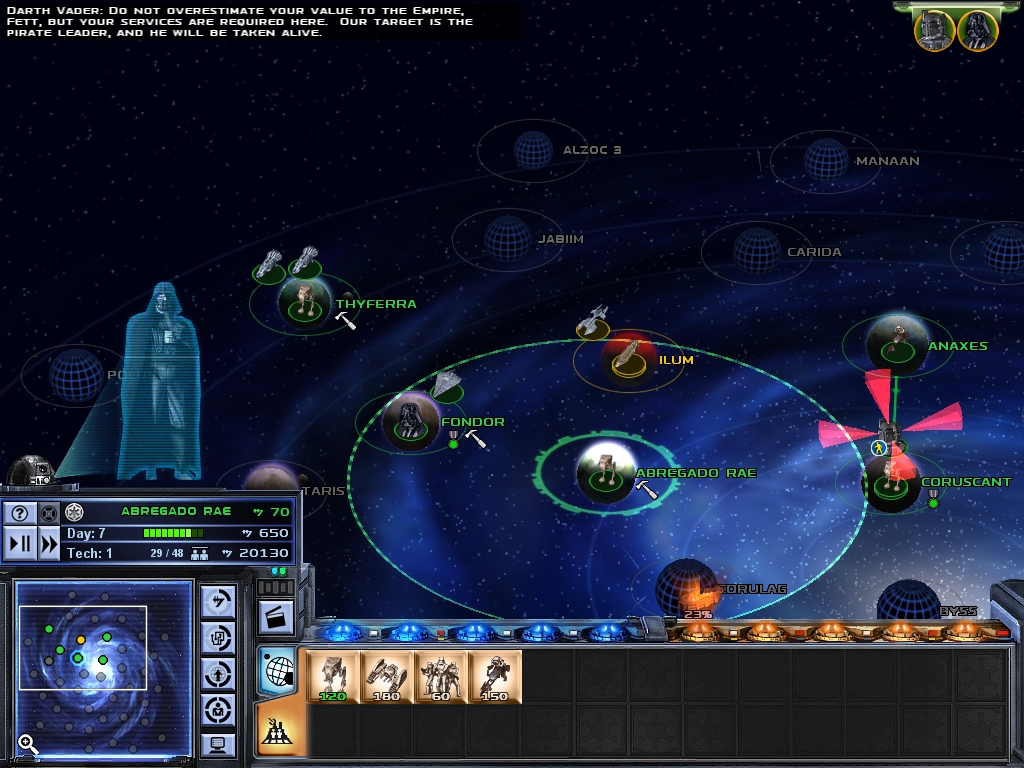Toggle the person-figure map filter button
The image size is (1024, 768).
click(x=219, y=709)
